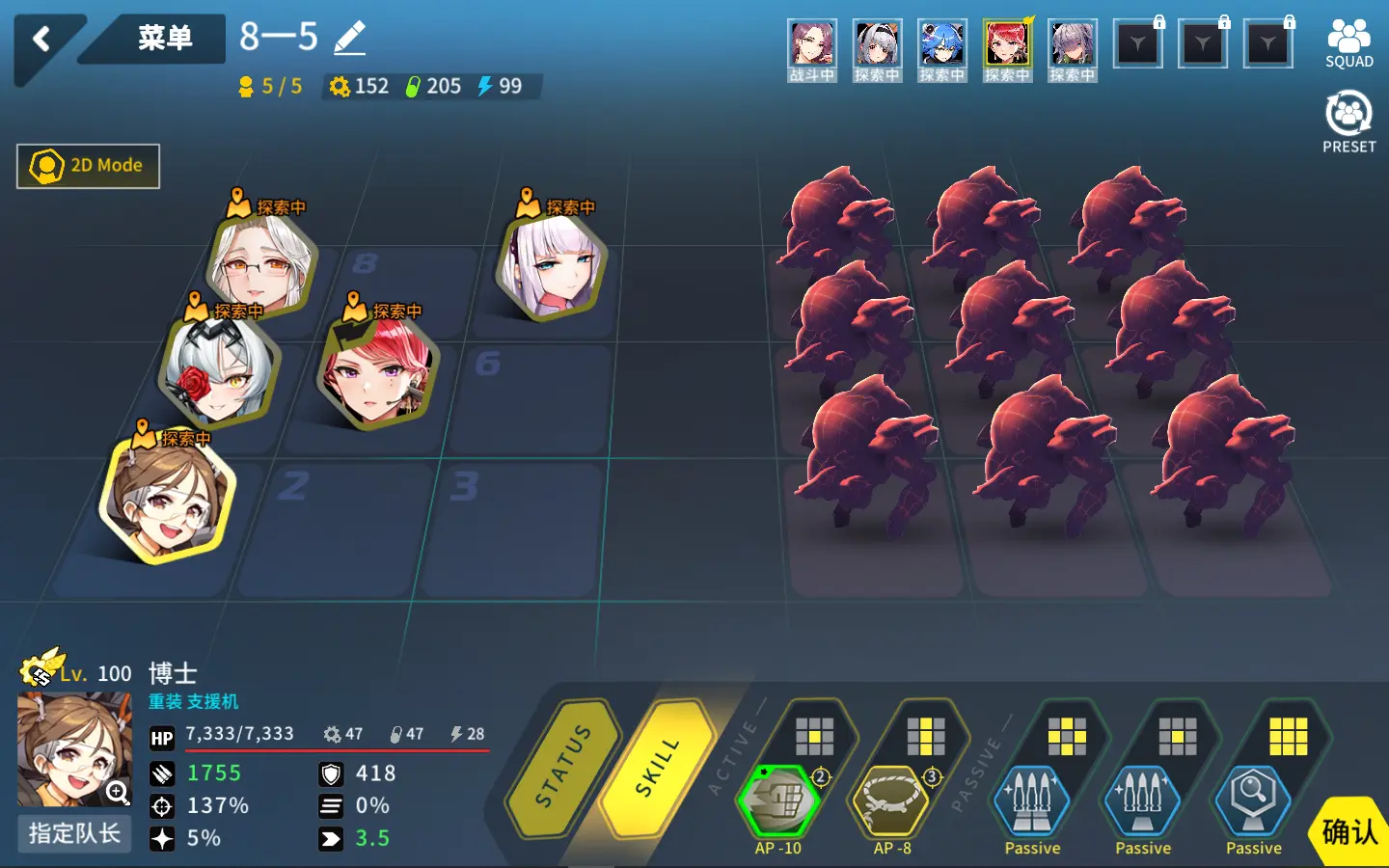Choose the squad thumbnail marked 战斗中
Viewport: 1389px width, 868px height.
point(812,50)
